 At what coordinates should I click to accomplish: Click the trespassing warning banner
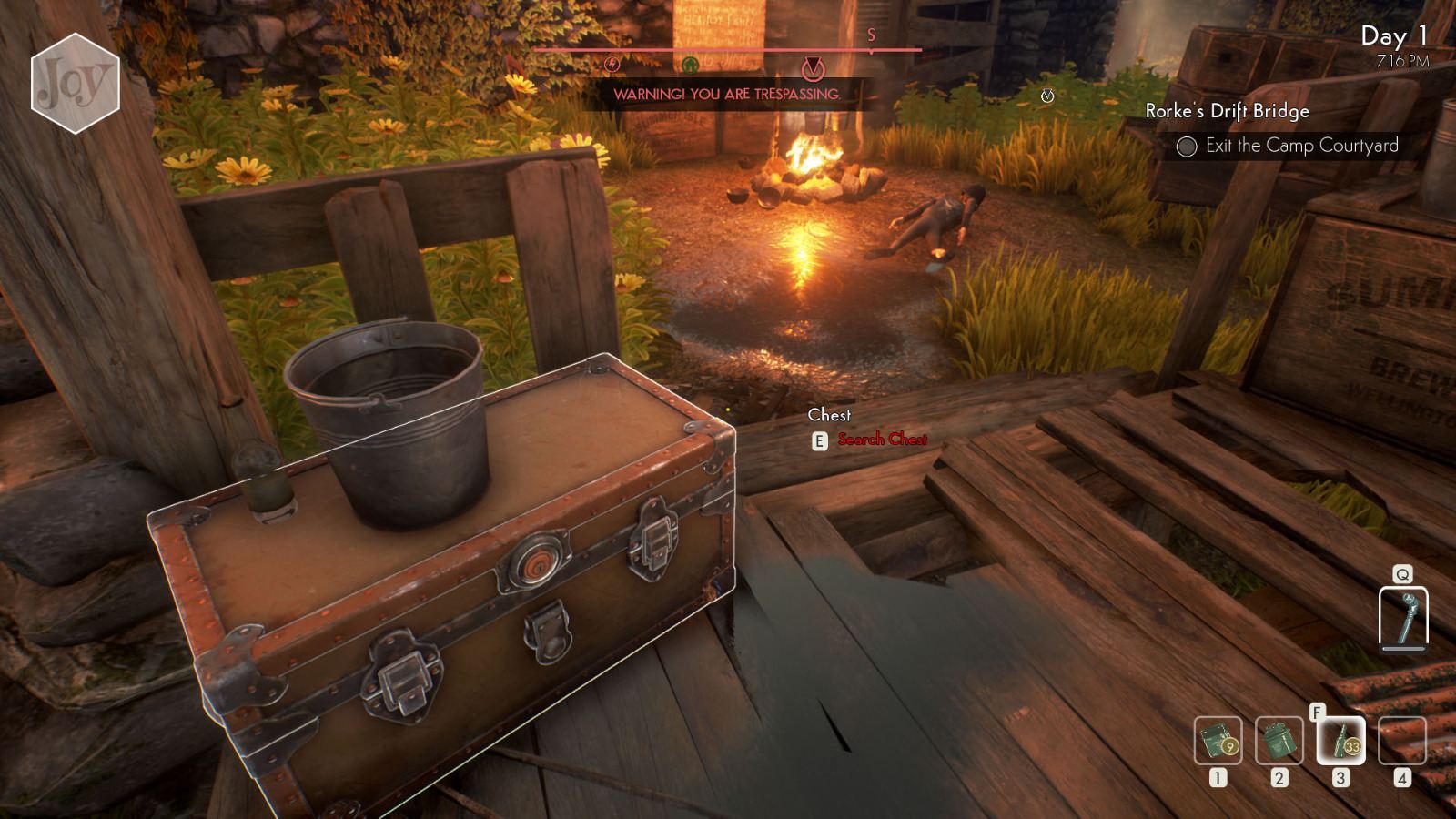727,94
